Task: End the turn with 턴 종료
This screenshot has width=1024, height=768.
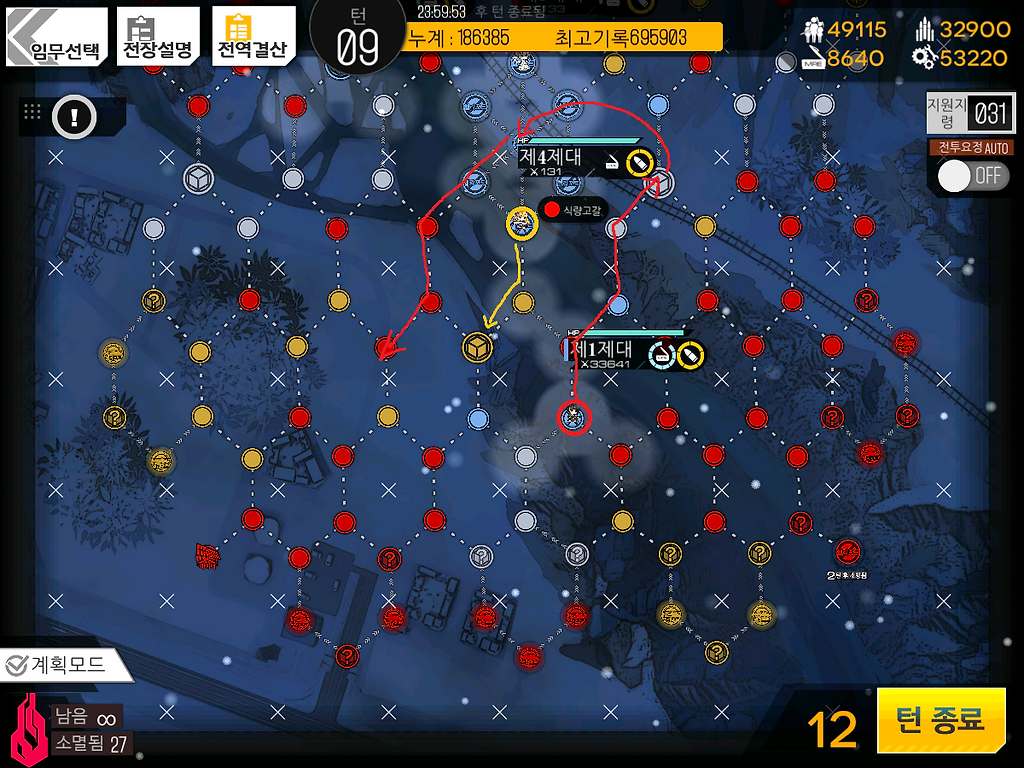Action: tap(940, 720)
